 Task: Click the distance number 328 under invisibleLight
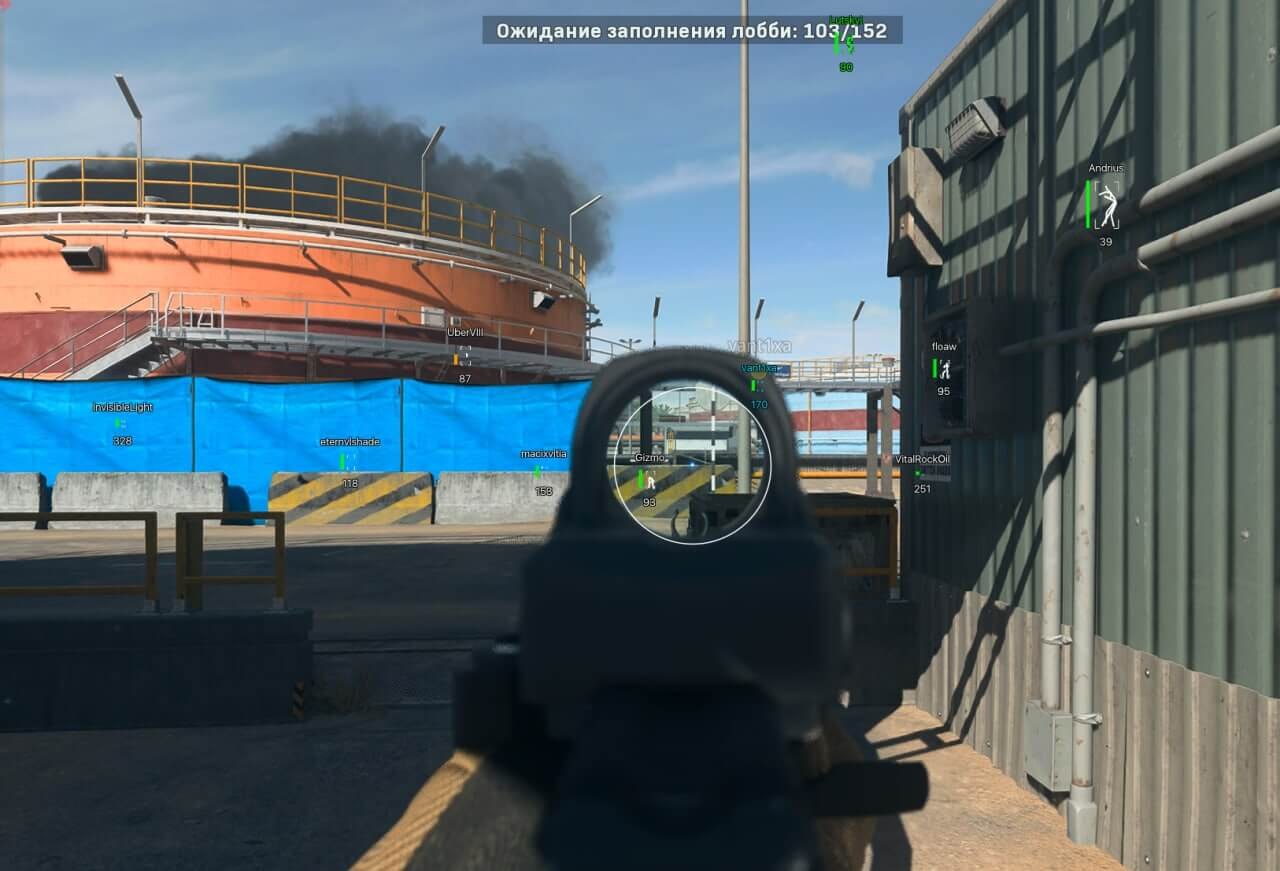(120, 441)
